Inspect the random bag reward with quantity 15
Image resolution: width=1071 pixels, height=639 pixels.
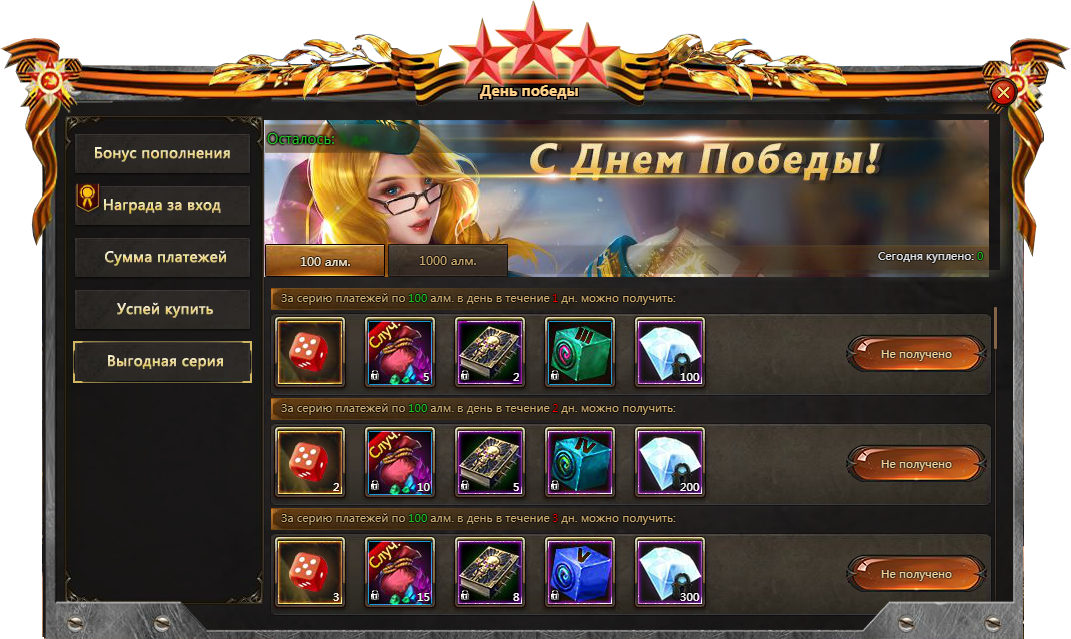[x=400, y=572]
